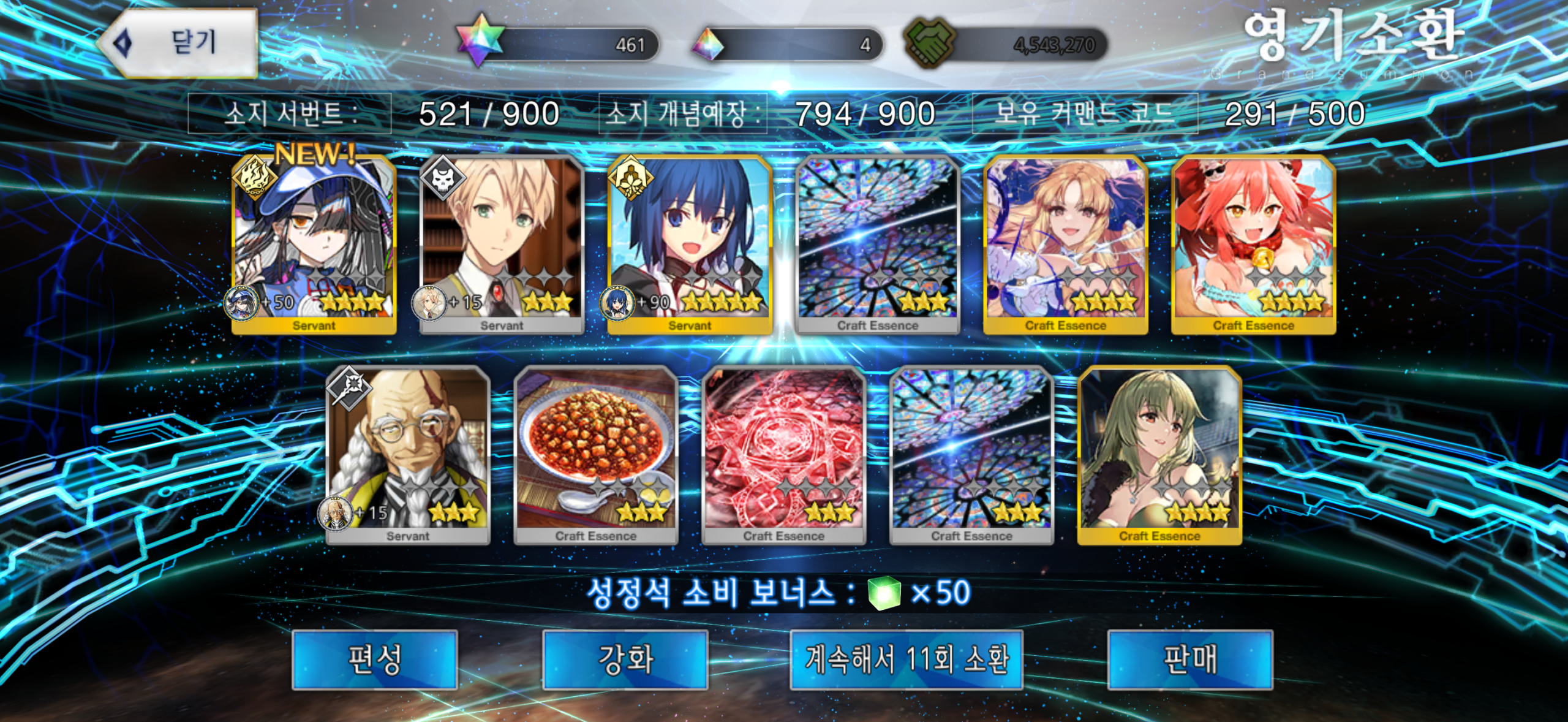View the red magic circle Craft Essence
The height and width of the screenshot is (722, 1568).
pyautogui.click(x=784, y=455)
